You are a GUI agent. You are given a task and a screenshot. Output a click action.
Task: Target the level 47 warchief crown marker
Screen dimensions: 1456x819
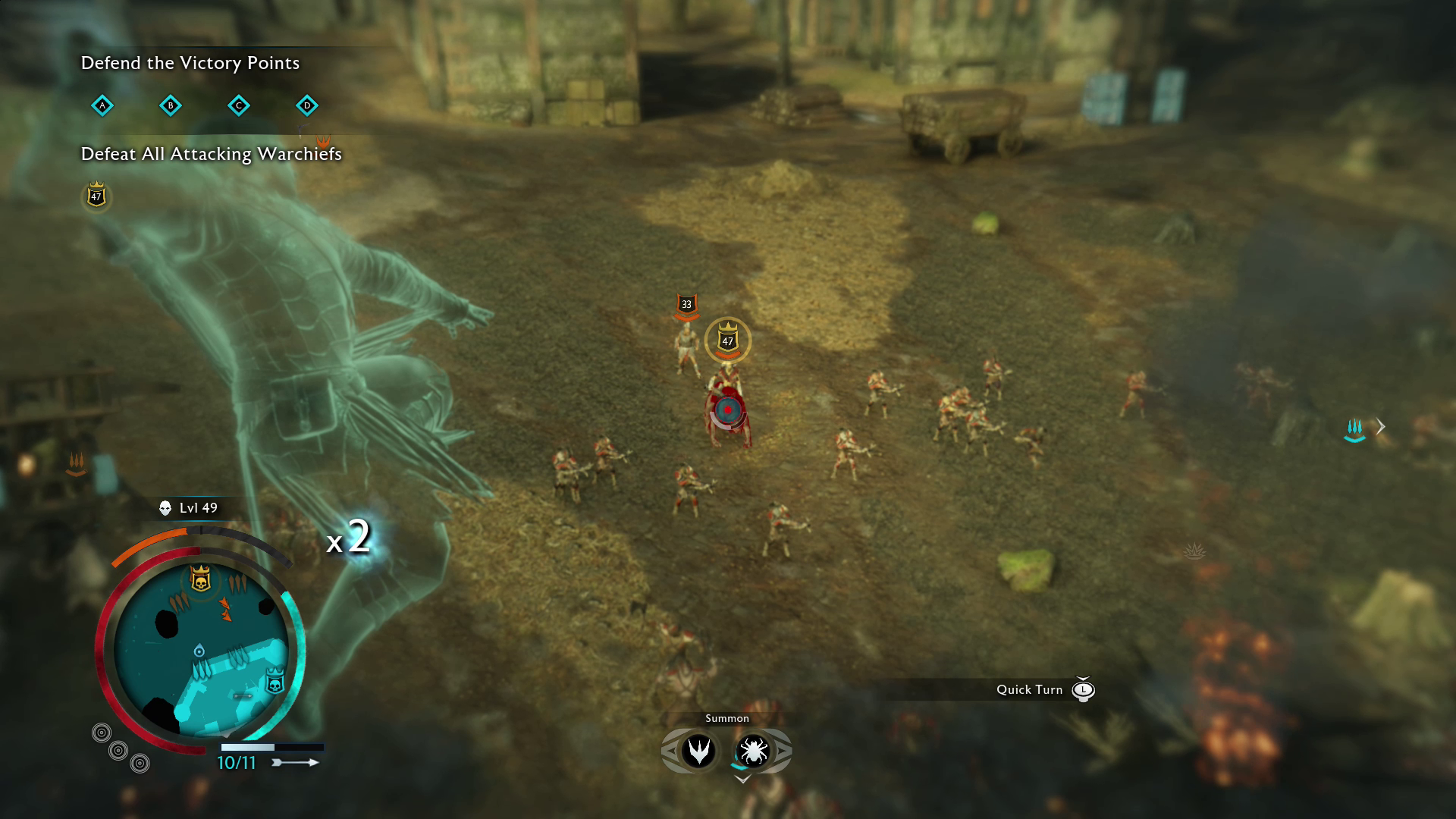click(728, 340)
